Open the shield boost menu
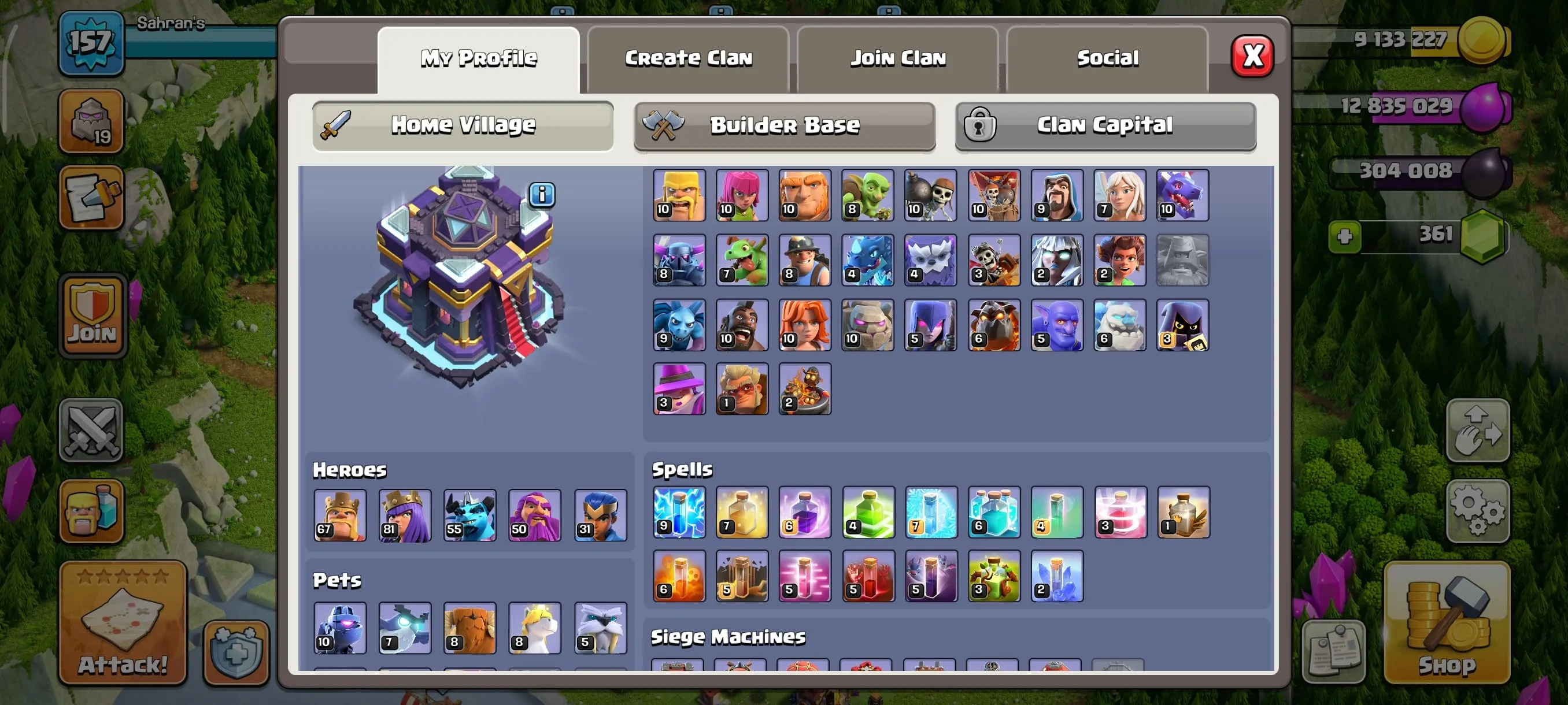 tap(235, 652)
